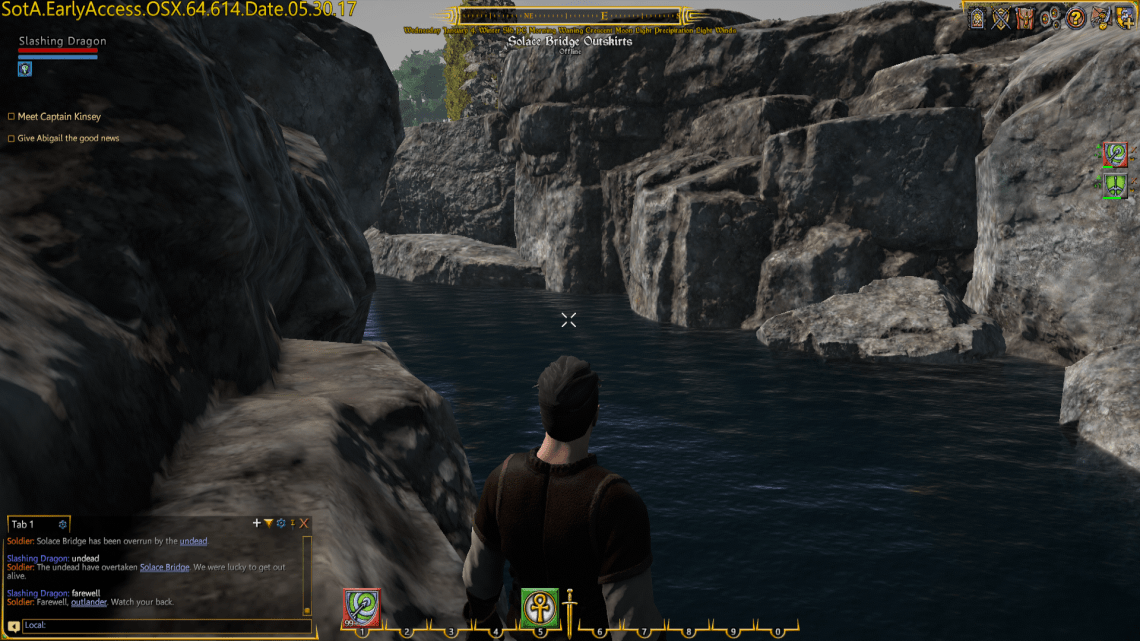
Task: Activate the arrow target skill in hotbar
Action: pyautogui.click(x=361, y=606)
